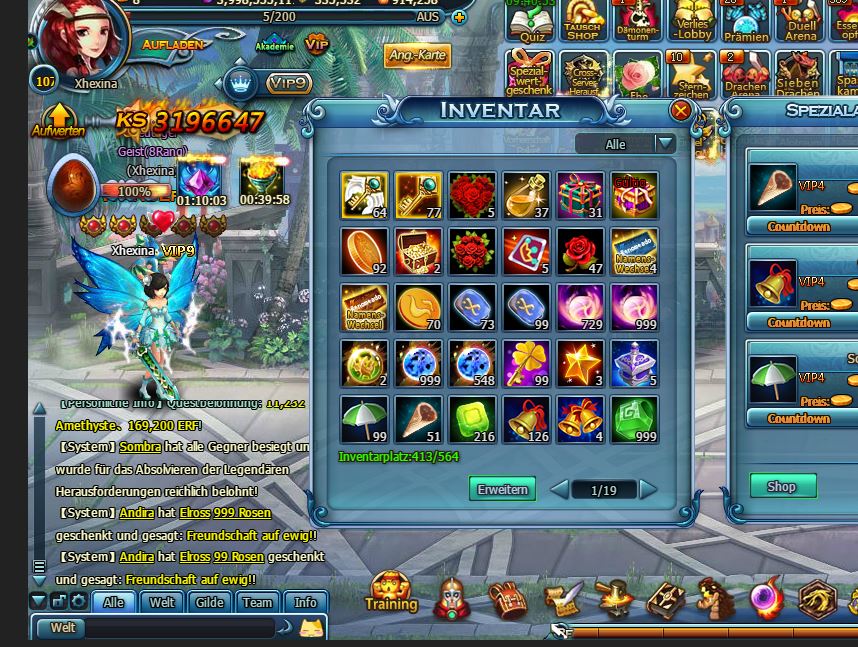The width and height of the screenshot is (858, 647).
Task: Click the Aufwerten arrow icon
Action: (x=58, y=118)
